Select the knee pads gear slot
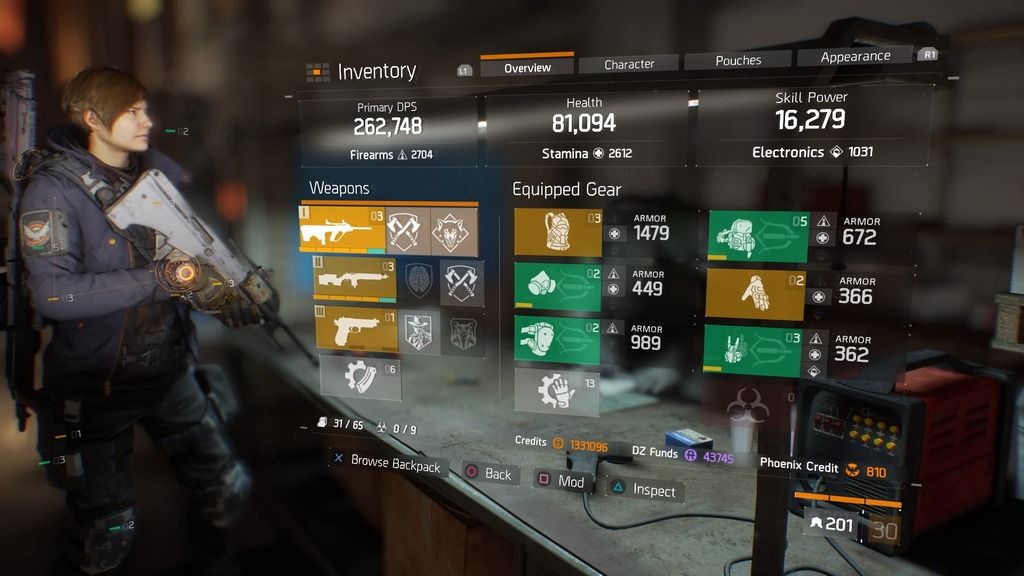This screenshot has height=576, width=1024. [x=558, y=340]
